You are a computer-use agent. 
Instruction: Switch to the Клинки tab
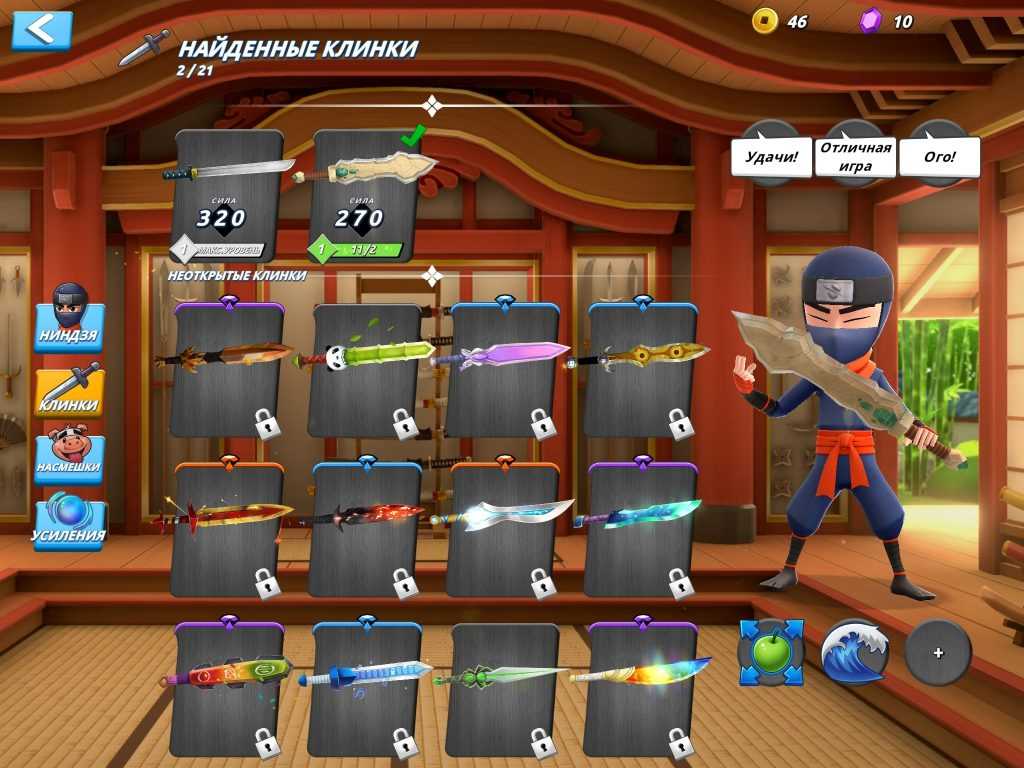69,392
